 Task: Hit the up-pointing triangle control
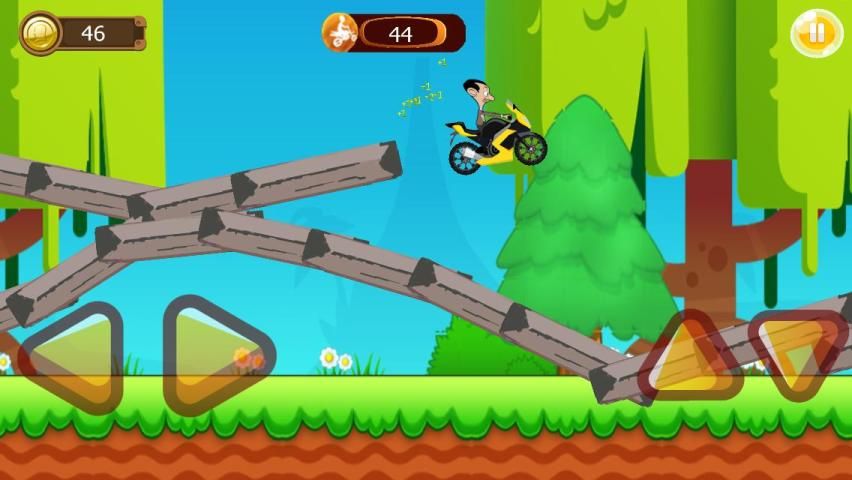point(691,357)
